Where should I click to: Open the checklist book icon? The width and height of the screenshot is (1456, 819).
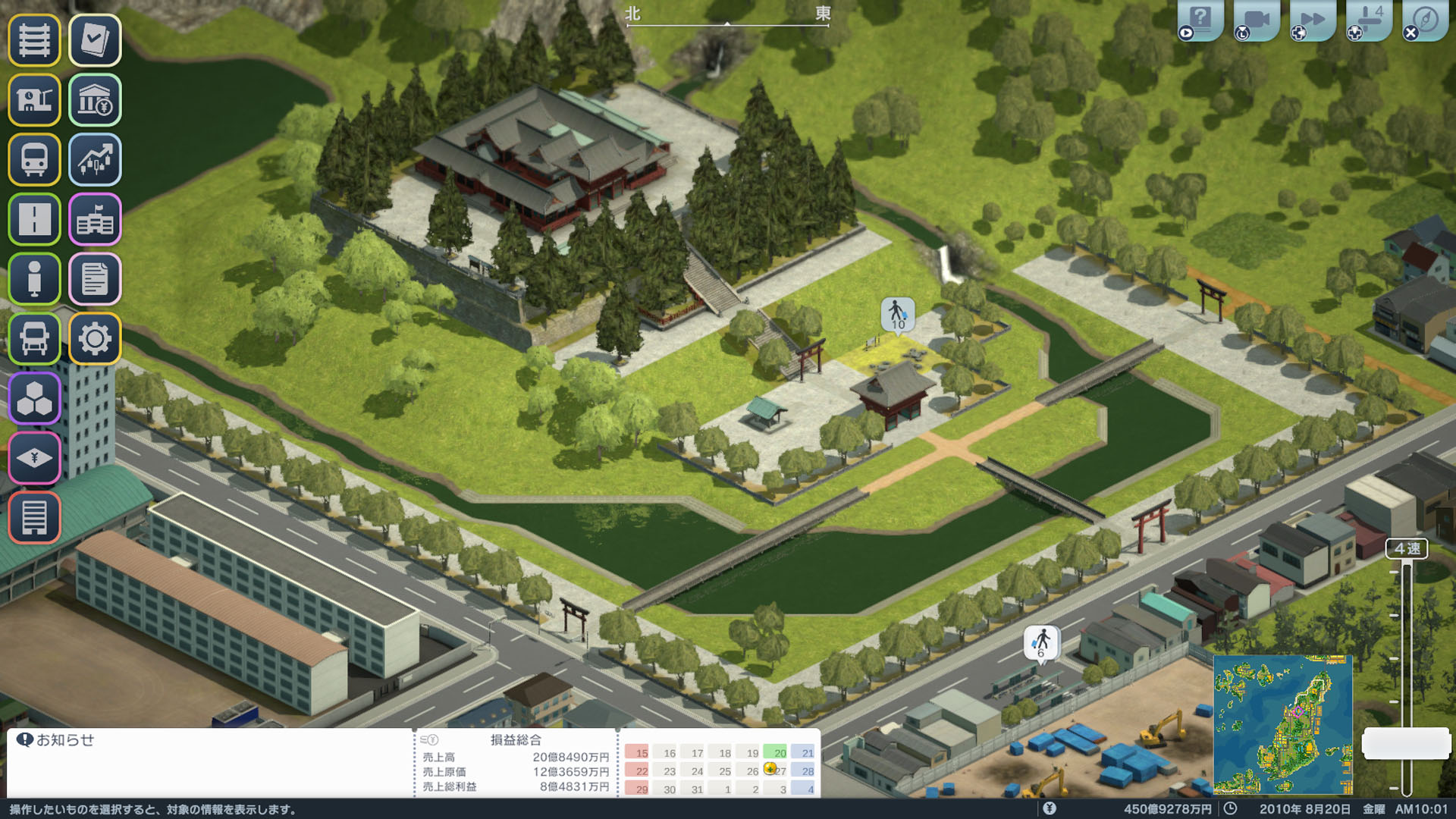tap(95, 40)
